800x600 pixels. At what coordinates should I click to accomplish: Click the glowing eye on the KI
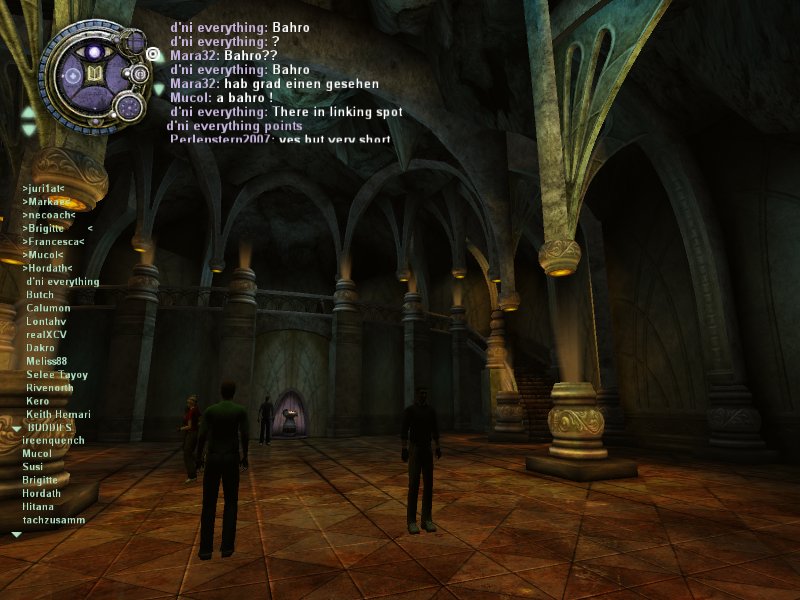point(96,51)
